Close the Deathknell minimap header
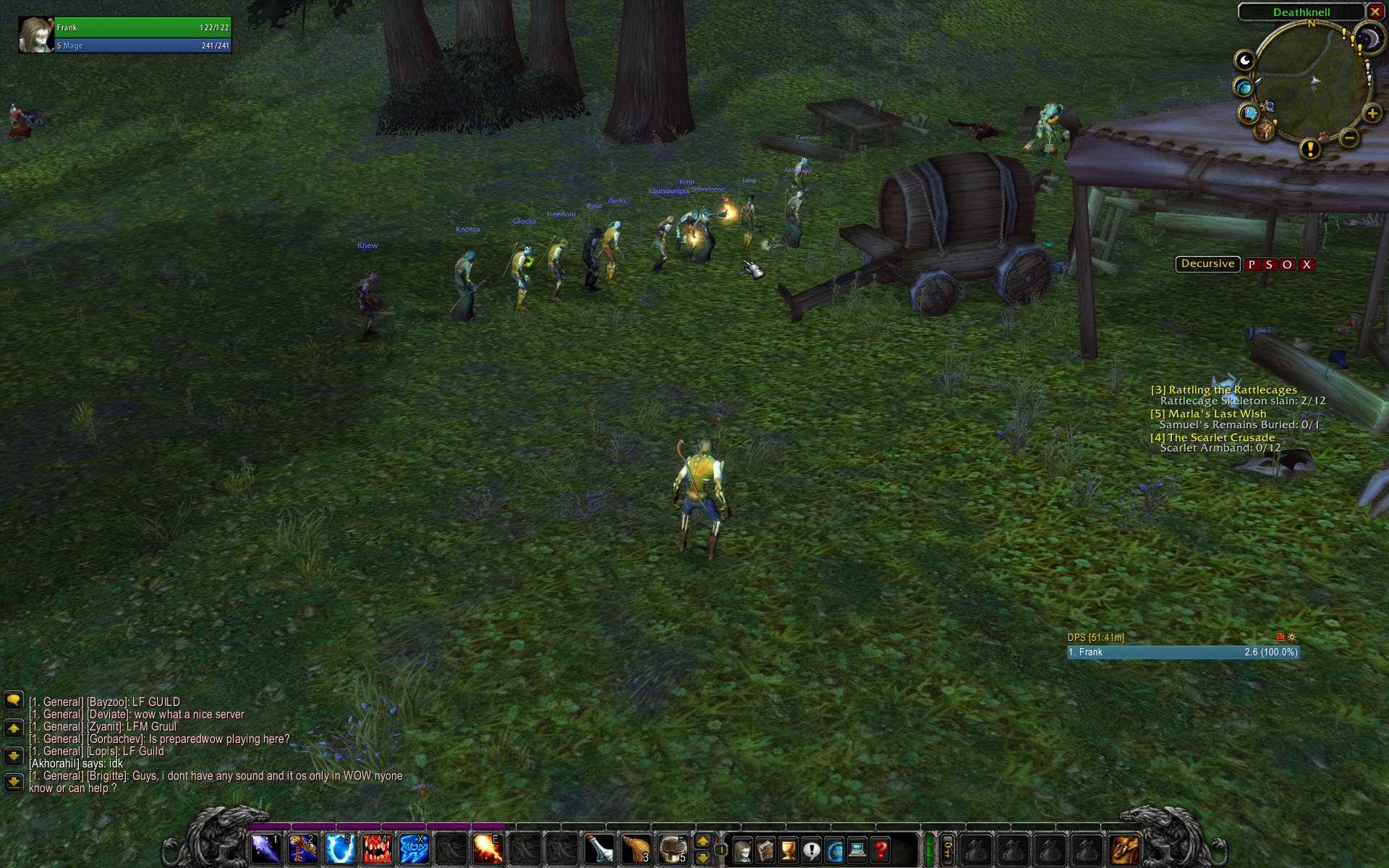Image resolution: width=1389 pixels, height=868 pixels. tap(1375, 12)
